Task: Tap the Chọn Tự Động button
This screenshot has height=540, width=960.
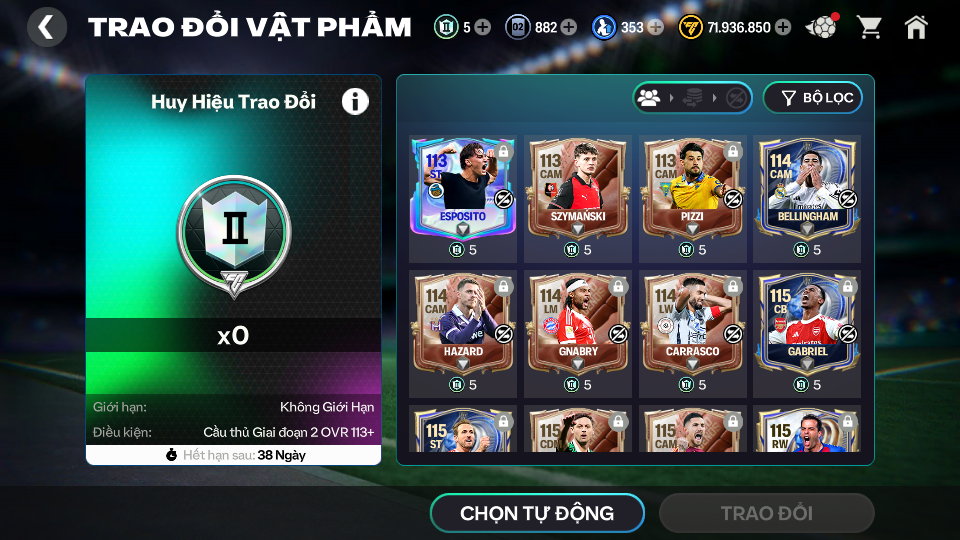Action: pyautogui.click(x=537, y=513)
